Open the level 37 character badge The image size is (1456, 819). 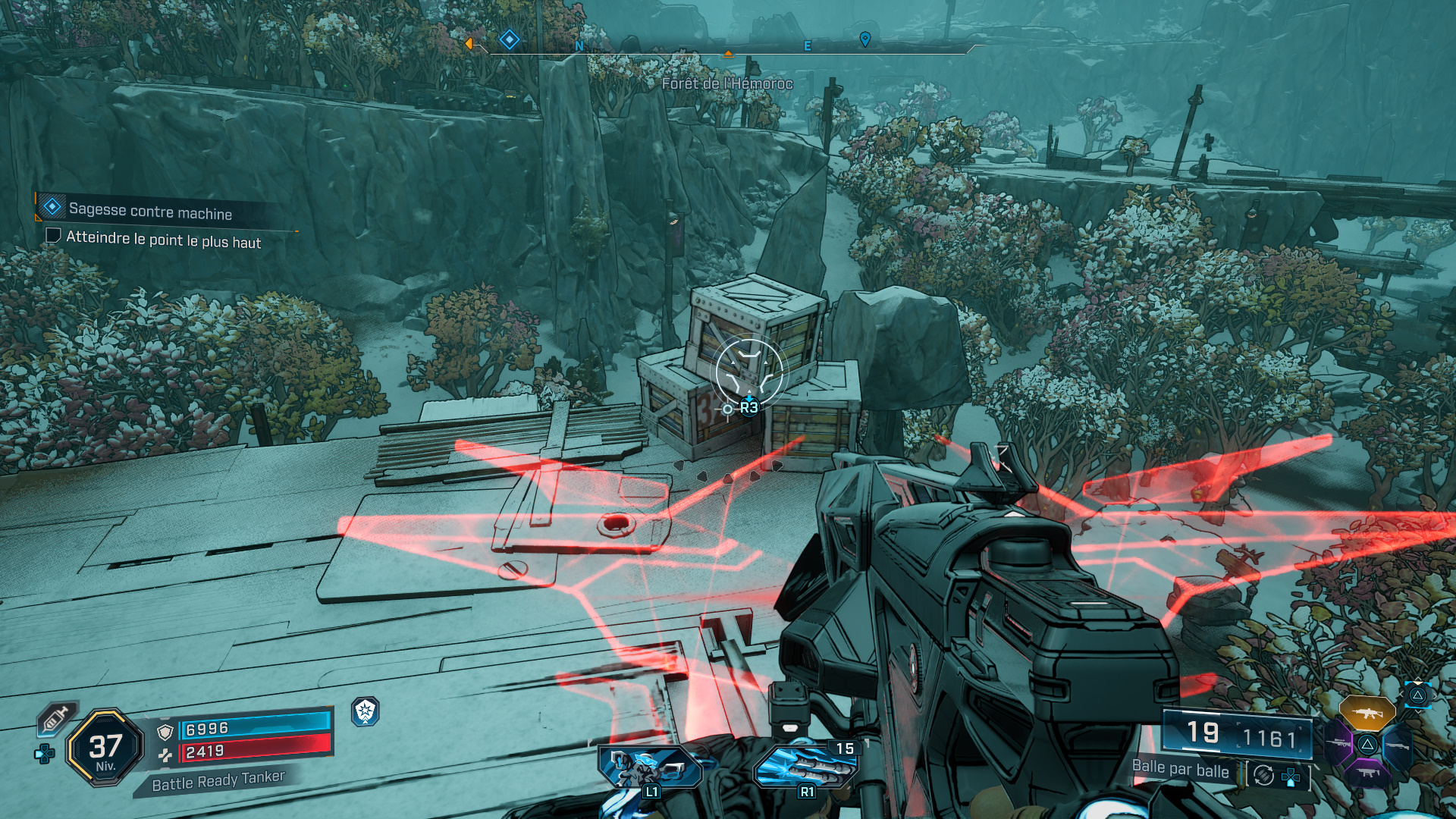click(x=105, y=748)
